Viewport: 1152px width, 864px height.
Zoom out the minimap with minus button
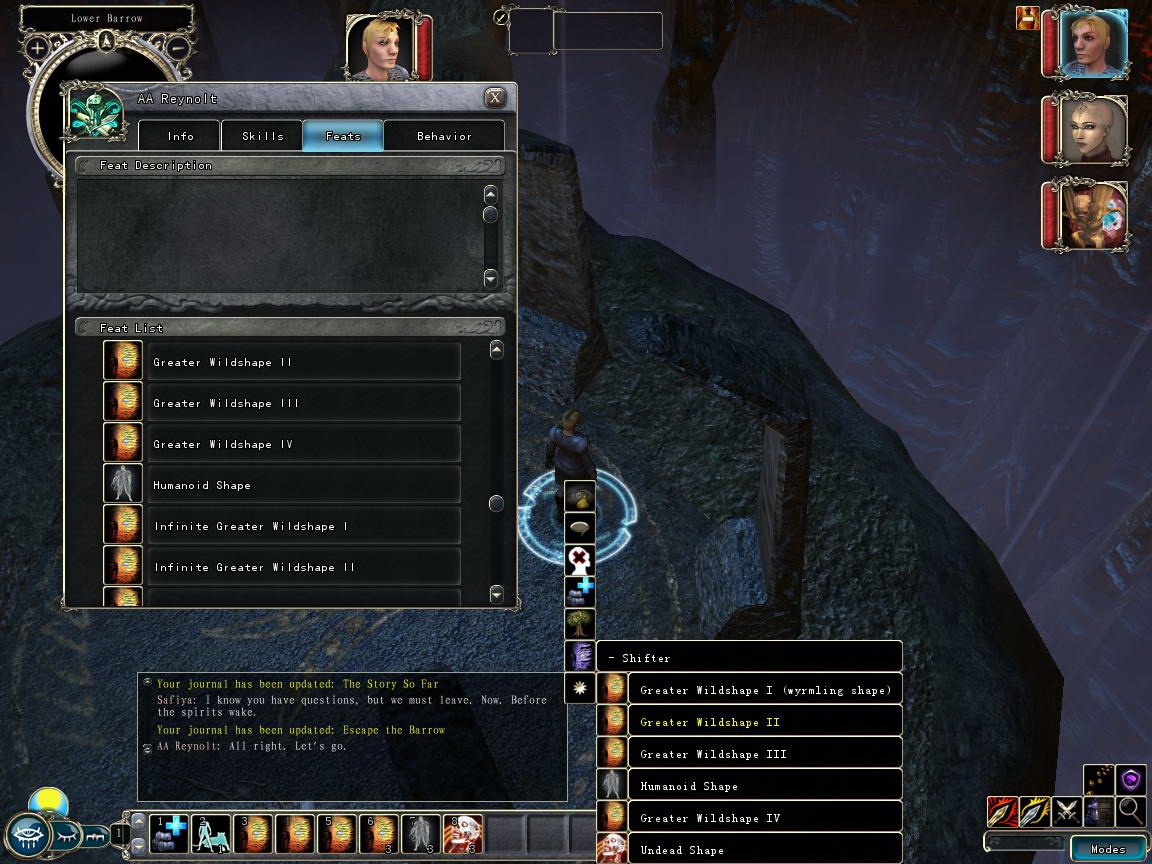pos(176,47)
